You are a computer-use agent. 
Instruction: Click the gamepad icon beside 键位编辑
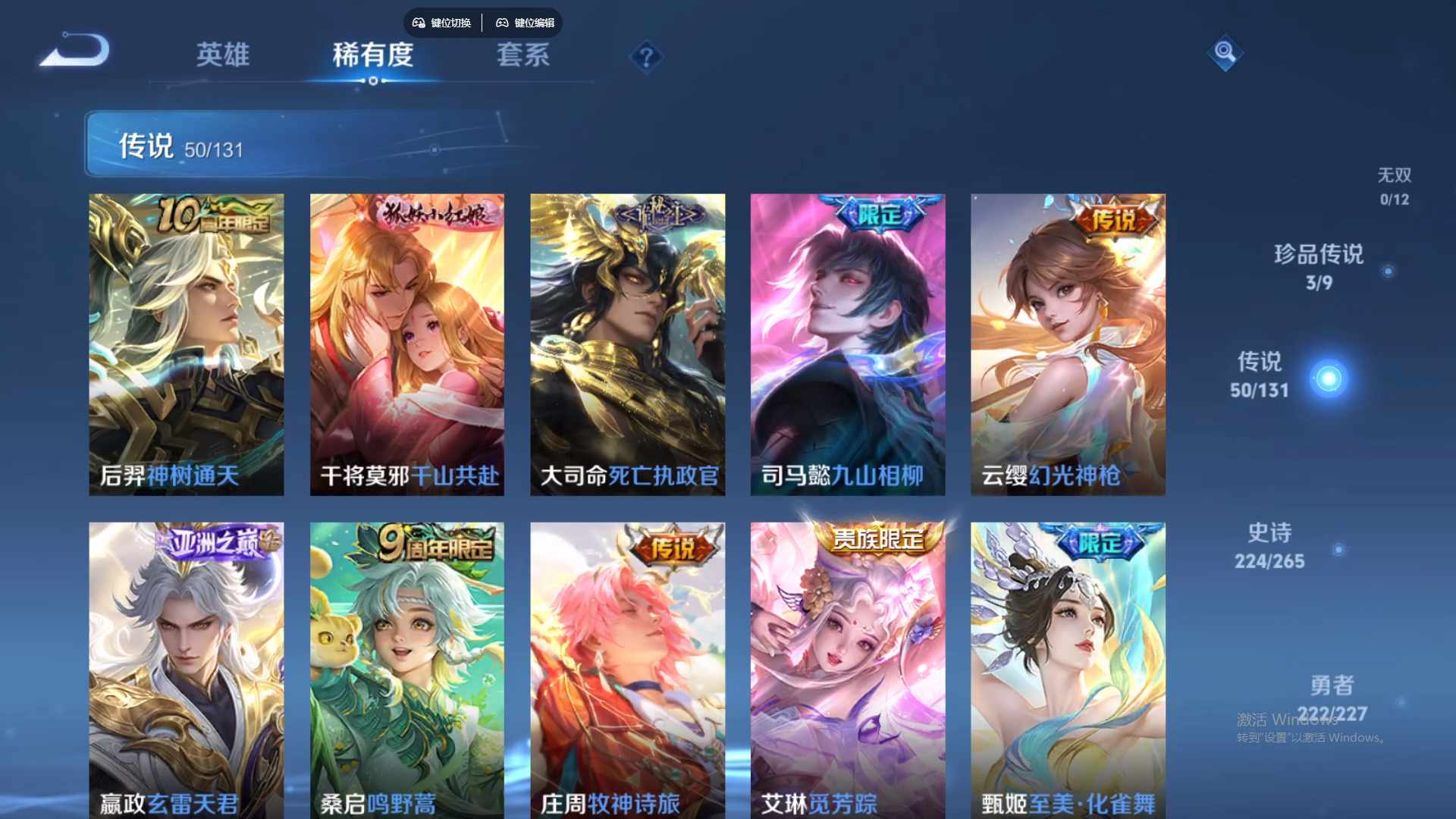point(502,23)
